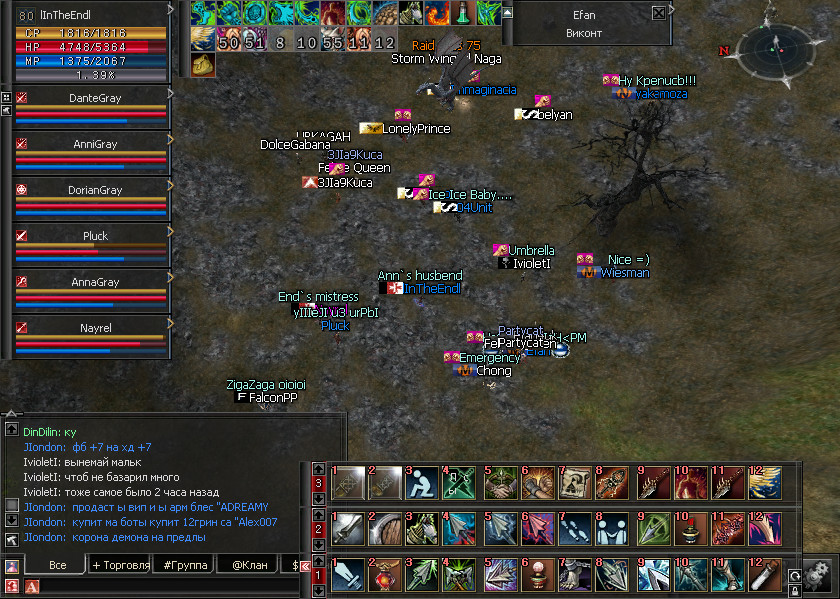This screenshot has height=599, width=840.
Task: Switch to the Все chat tab
Action: (57, 565)
